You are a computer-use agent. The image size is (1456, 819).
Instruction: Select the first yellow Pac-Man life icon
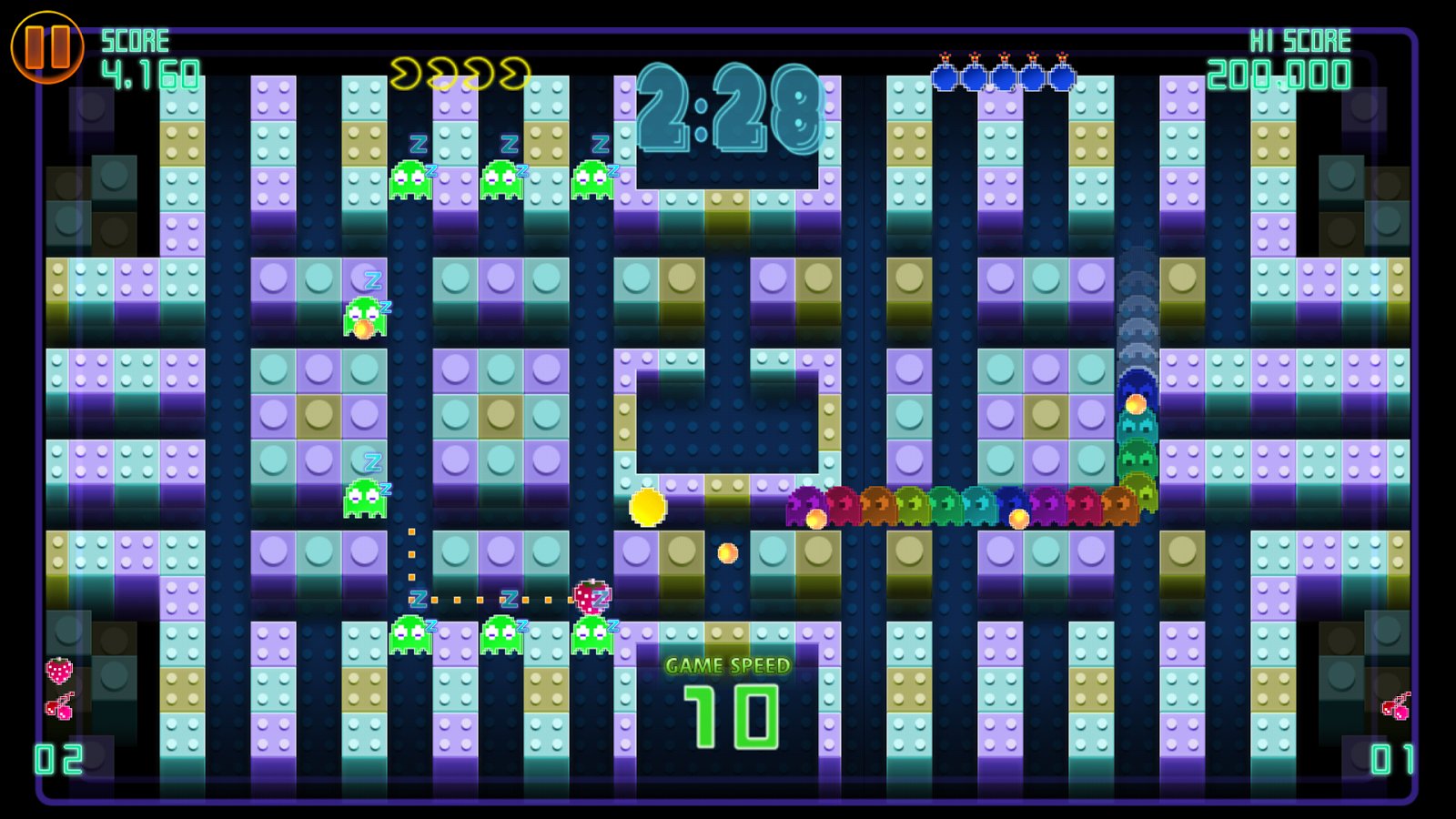pos(407,73)
